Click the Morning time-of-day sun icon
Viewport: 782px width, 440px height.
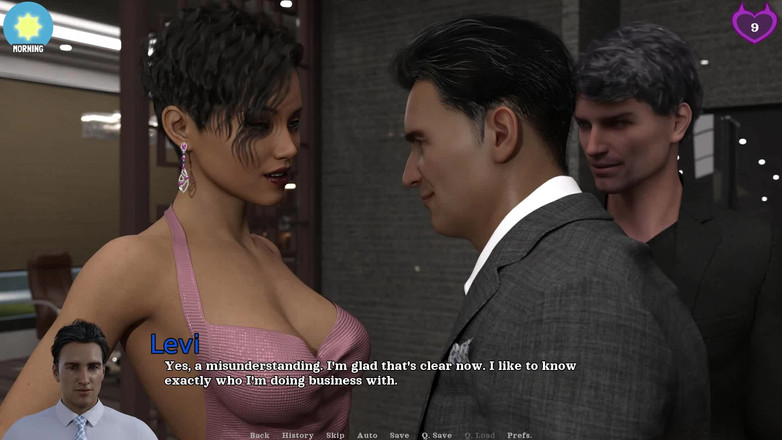[28, 25]
